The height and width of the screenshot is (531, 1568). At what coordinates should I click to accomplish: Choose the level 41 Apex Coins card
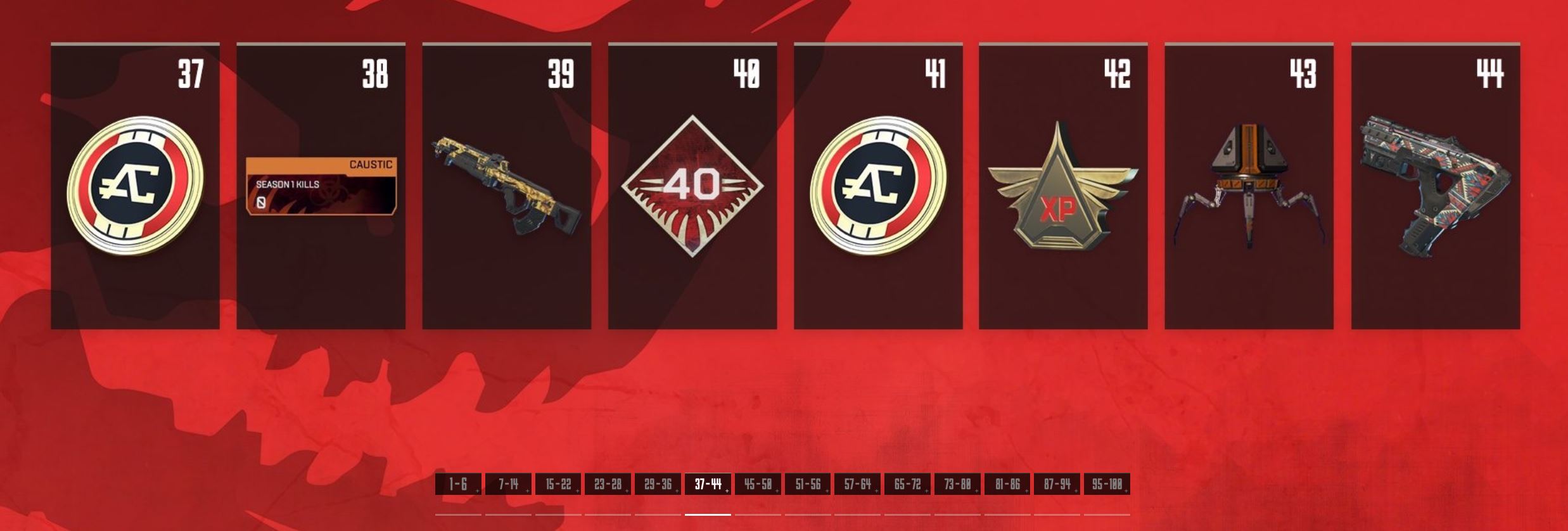pyautogui.click(x=878, y=186)
